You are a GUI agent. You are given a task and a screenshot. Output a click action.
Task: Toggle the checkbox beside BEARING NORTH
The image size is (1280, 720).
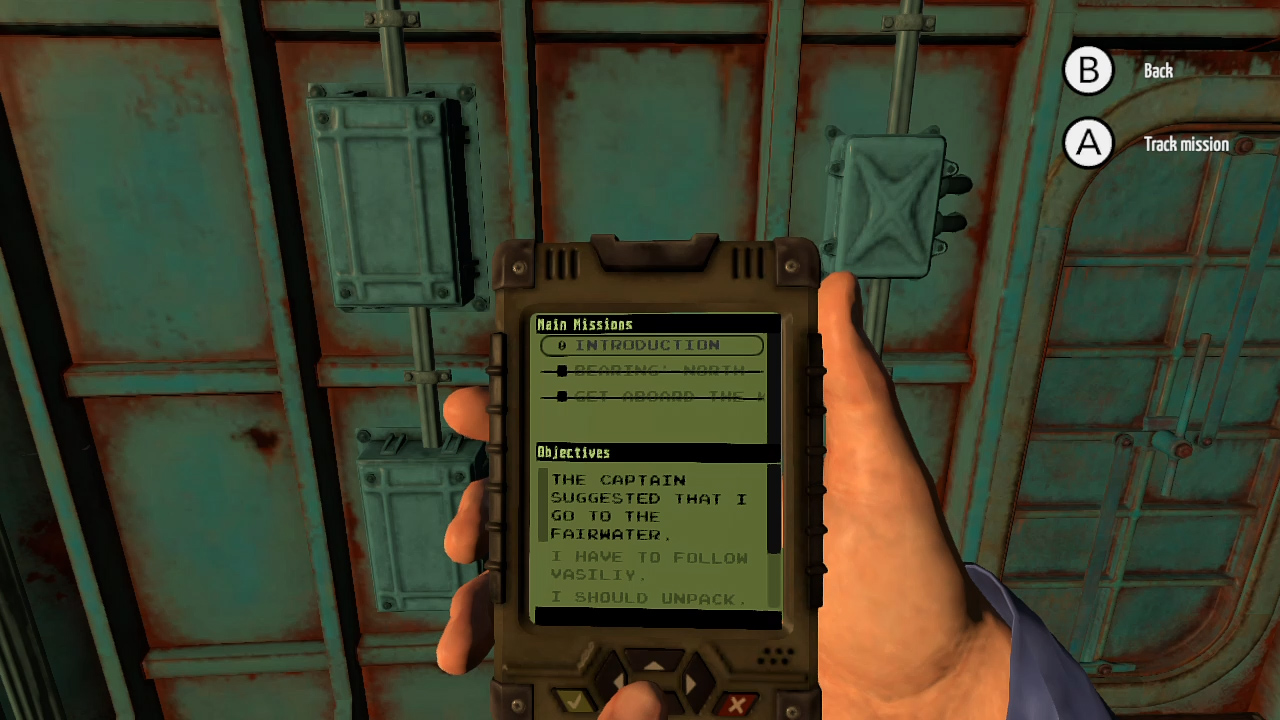point(562,371)
